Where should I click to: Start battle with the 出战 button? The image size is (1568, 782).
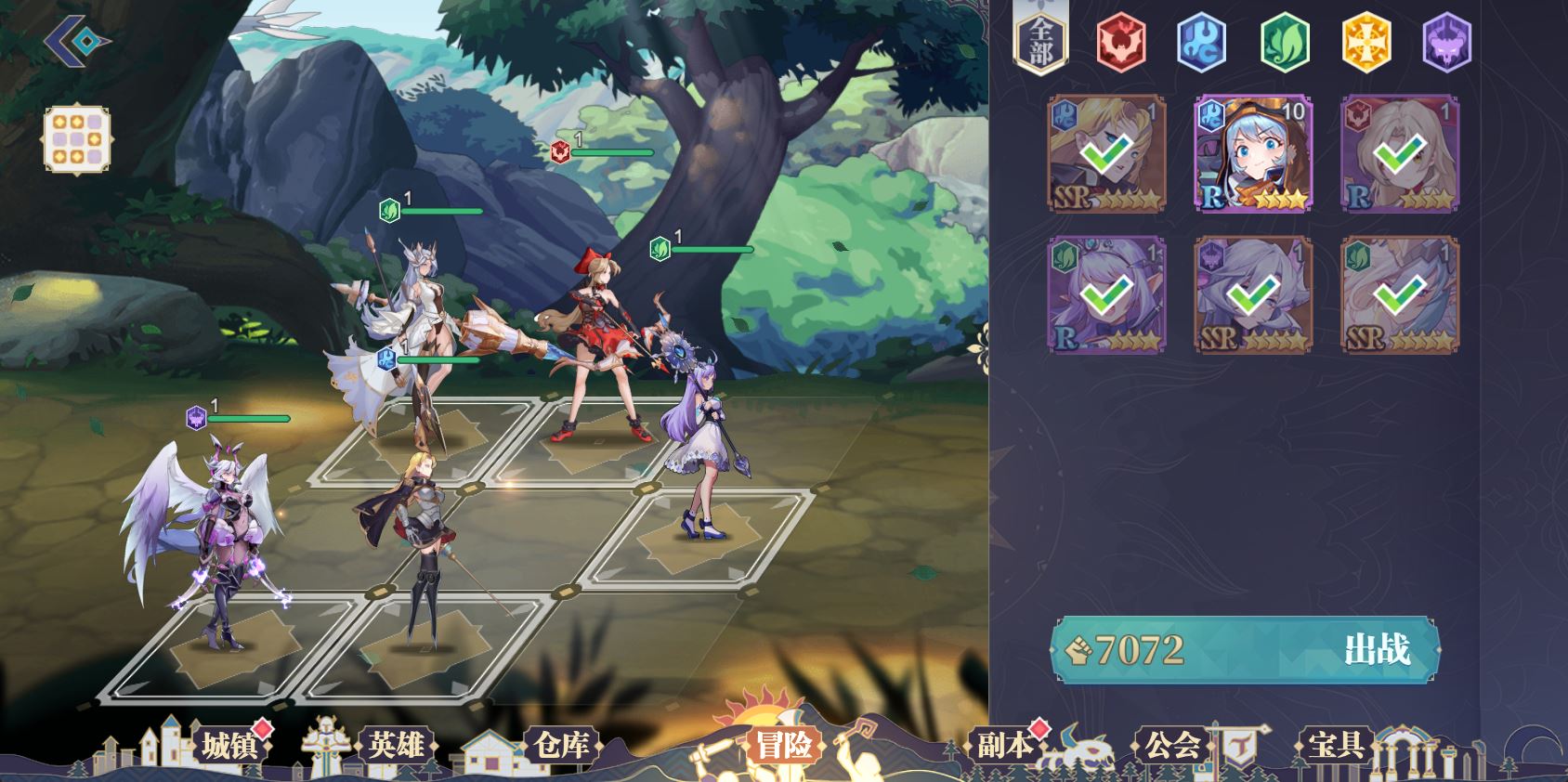pos(1376,649)
